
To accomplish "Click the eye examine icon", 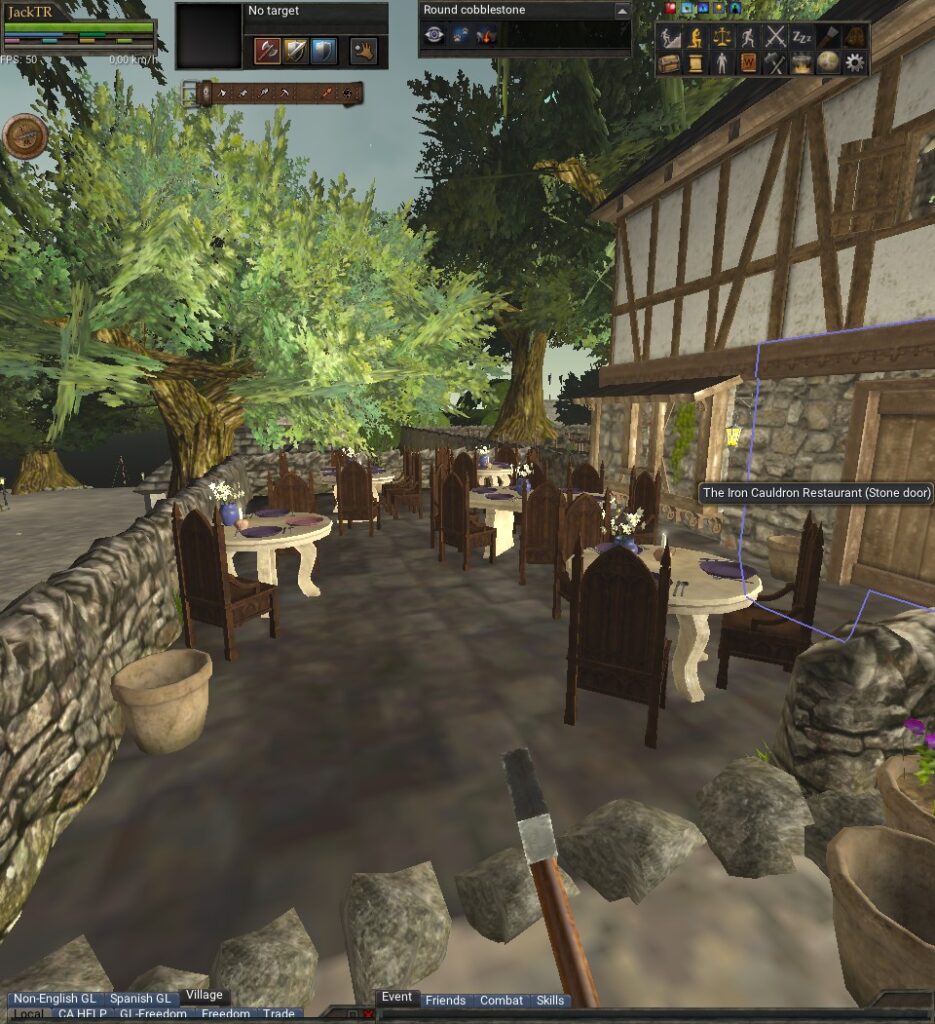I will tap(435, 36).
